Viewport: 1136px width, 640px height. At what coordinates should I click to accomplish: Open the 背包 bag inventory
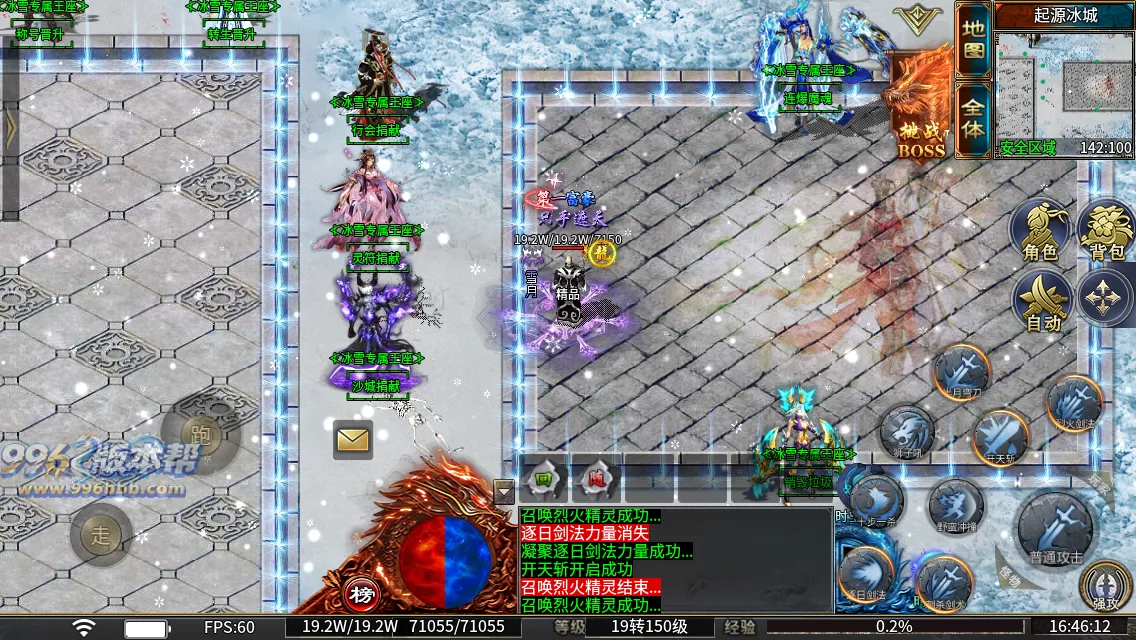coord(1107,230)
